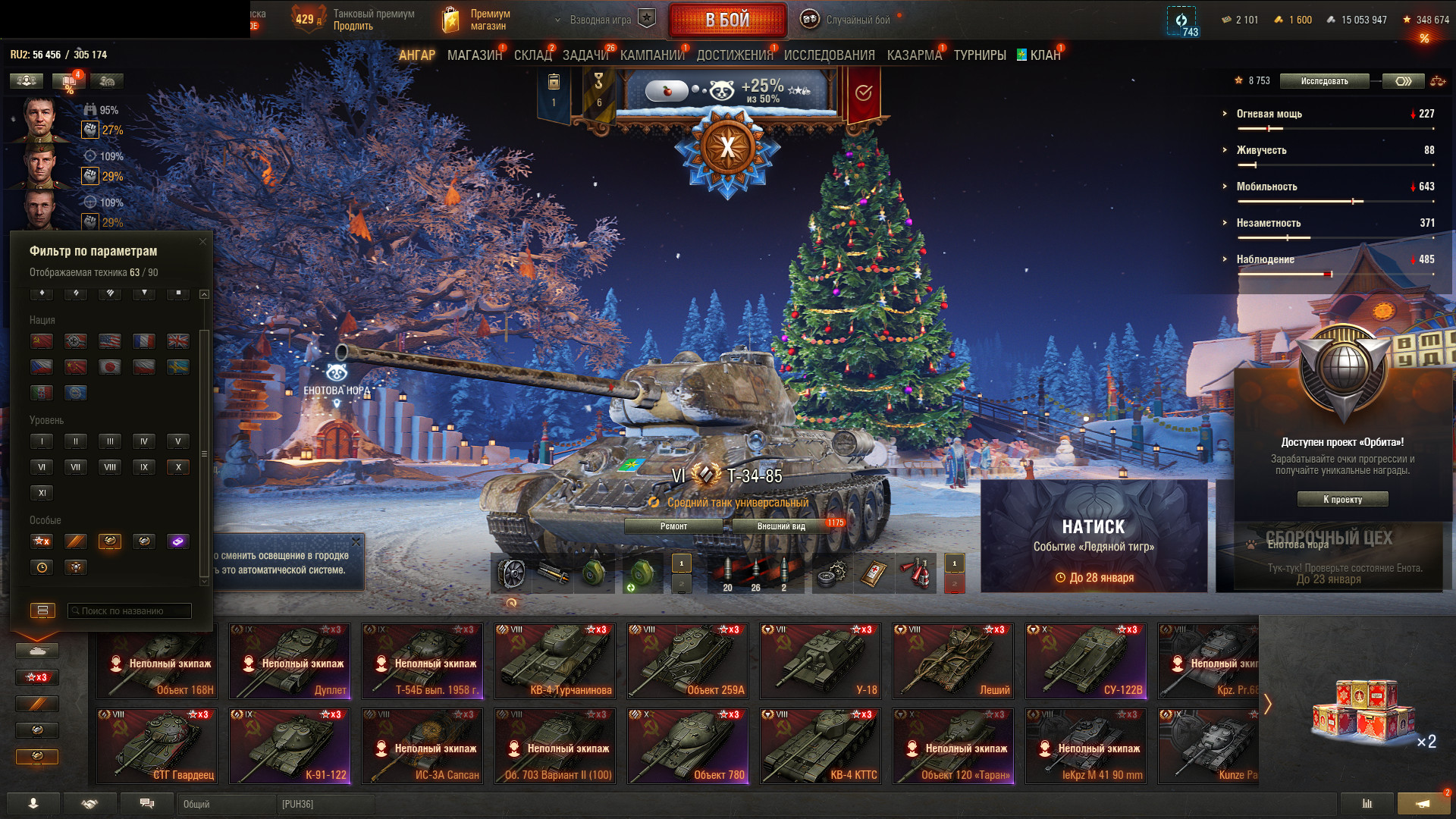Select the КВ-4 КТТС tank
This screenshot has height=819, width=1456.
[821, 745]
